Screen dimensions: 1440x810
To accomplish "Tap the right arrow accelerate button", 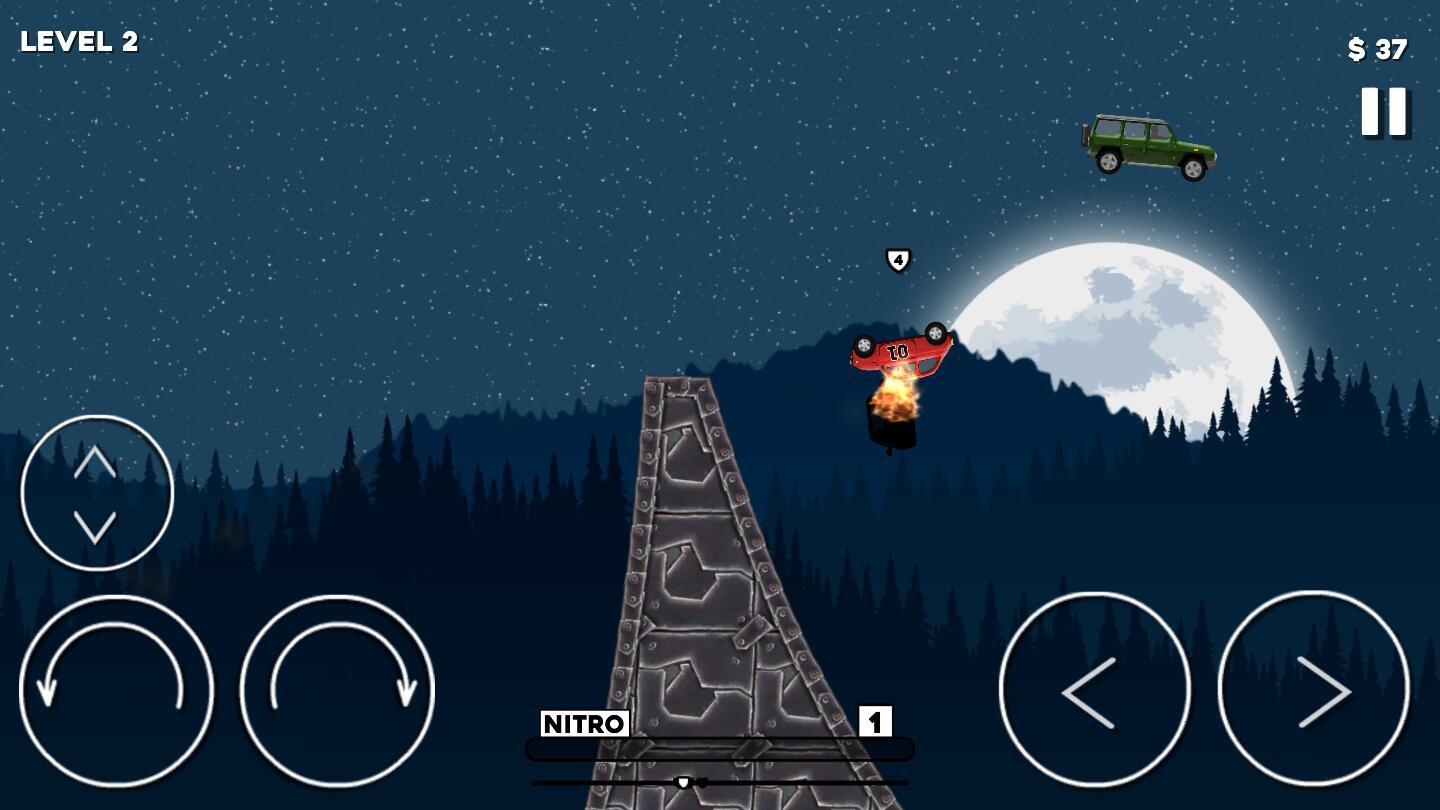I will click(1313, 689).
